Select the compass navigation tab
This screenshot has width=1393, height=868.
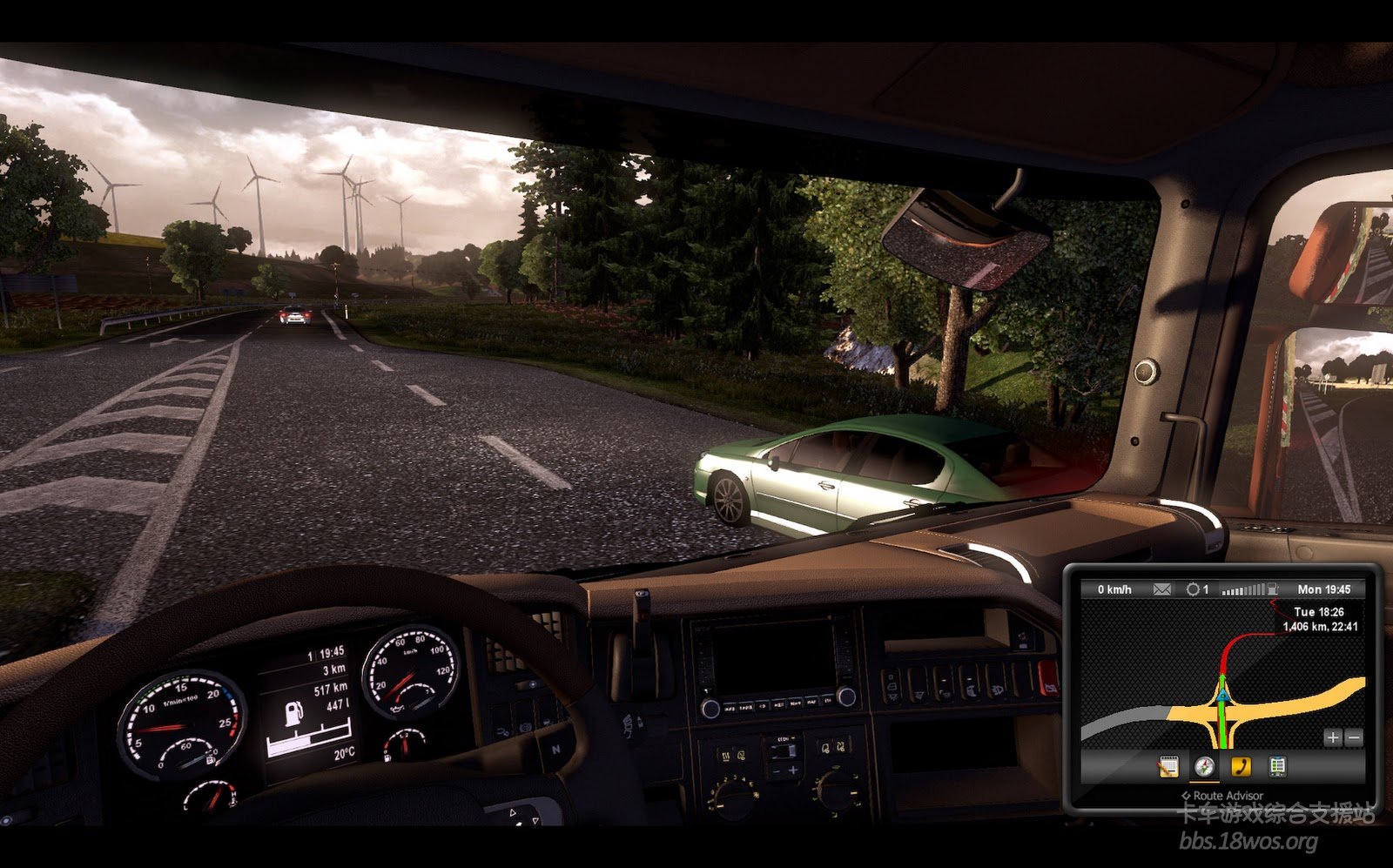click(1204, 766)
